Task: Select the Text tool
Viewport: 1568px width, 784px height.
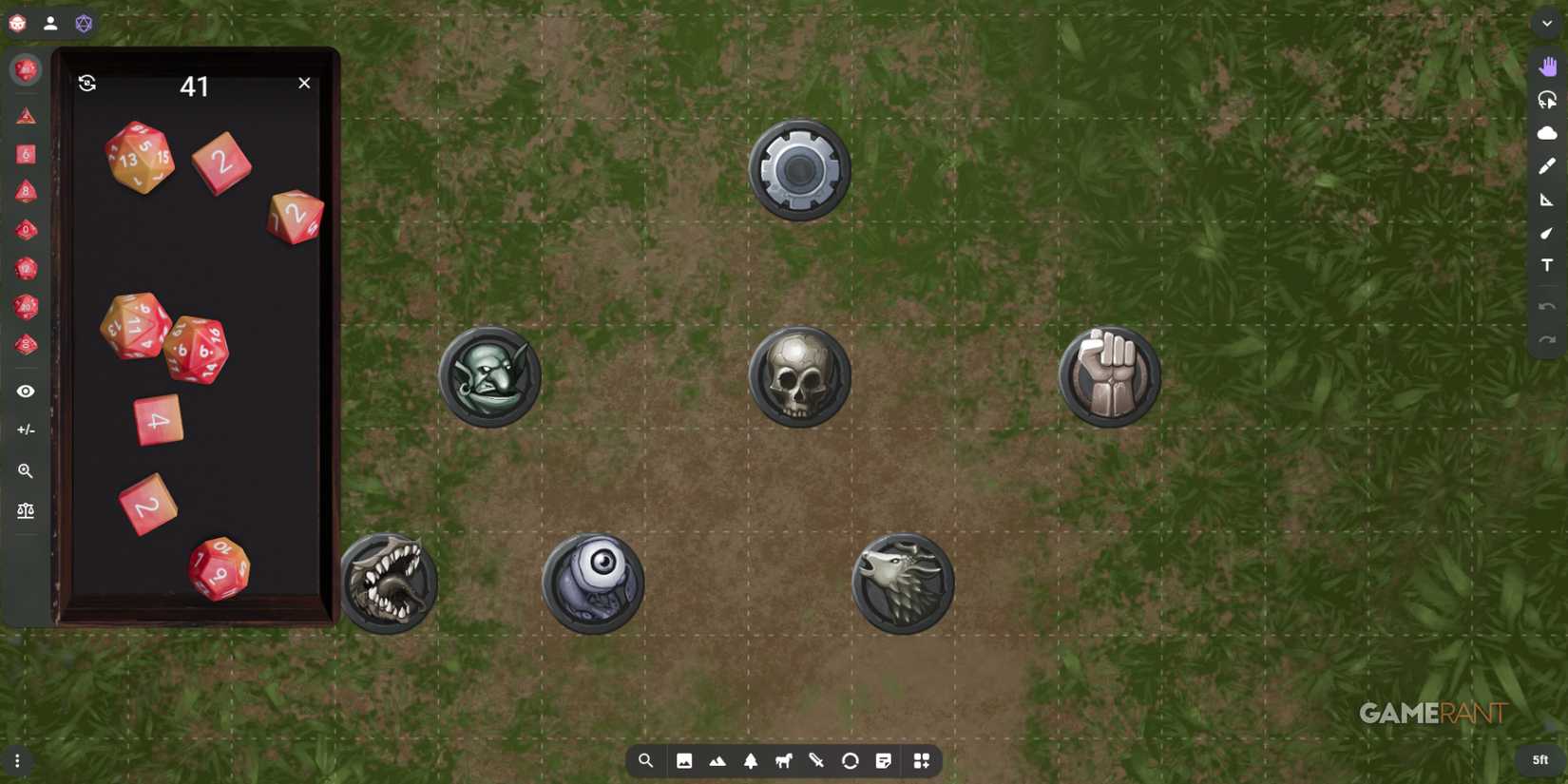Action: coord(1548,265)
